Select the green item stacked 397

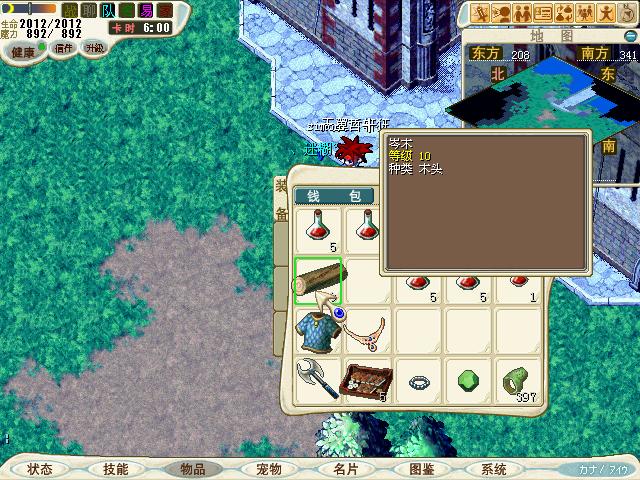[x=518, y=381]
